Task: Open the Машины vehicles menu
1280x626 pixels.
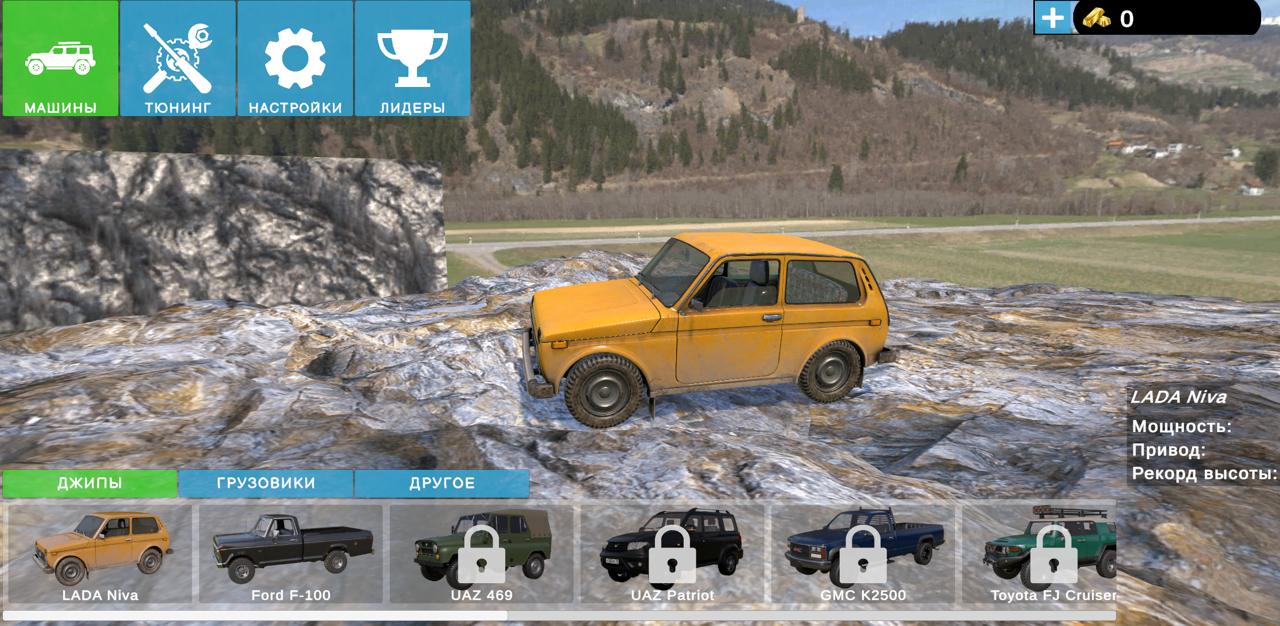Action: coord(60,59)
